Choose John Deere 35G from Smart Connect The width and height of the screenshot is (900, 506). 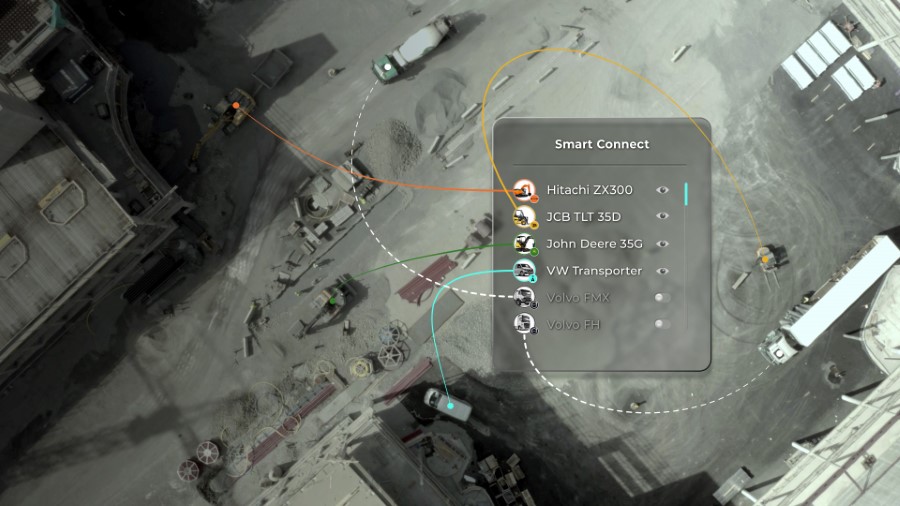pos(588,244)
